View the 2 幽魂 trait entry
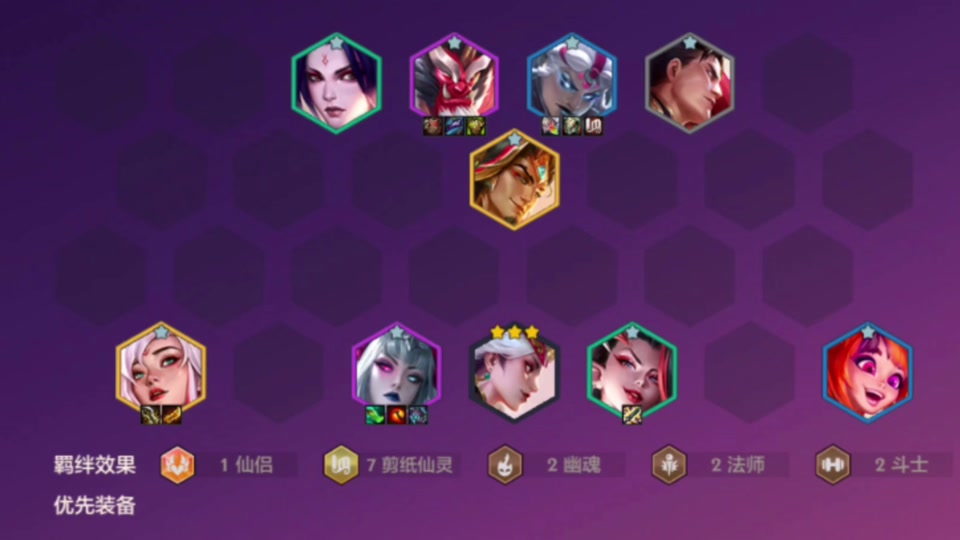The image size is (960, 540). [x=555, y=465]
